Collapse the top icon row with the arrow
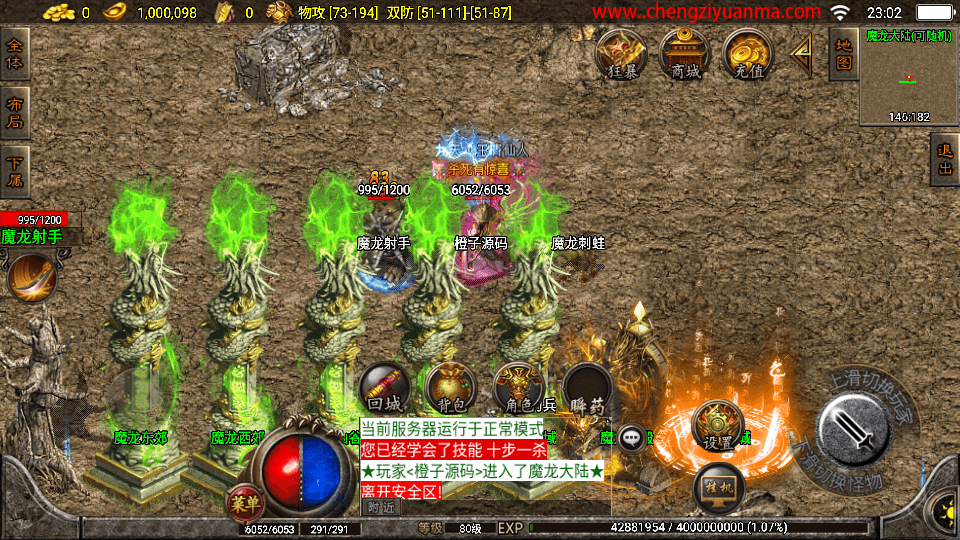 (802, 55)
